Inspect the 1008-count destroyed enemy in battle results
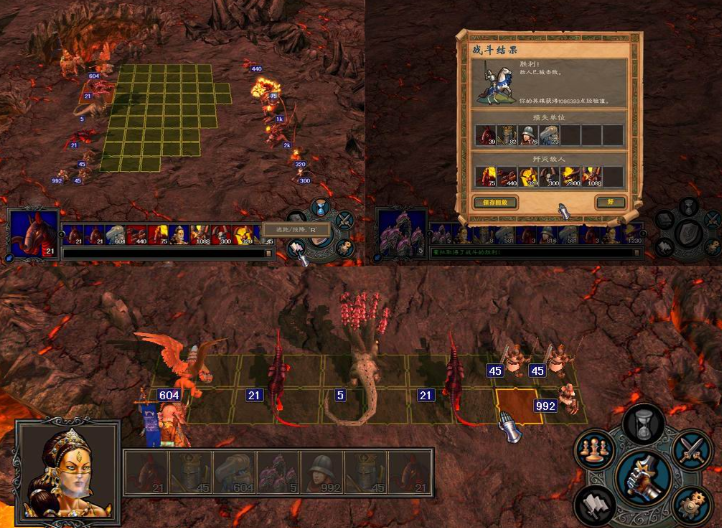 tap(591, 175)
